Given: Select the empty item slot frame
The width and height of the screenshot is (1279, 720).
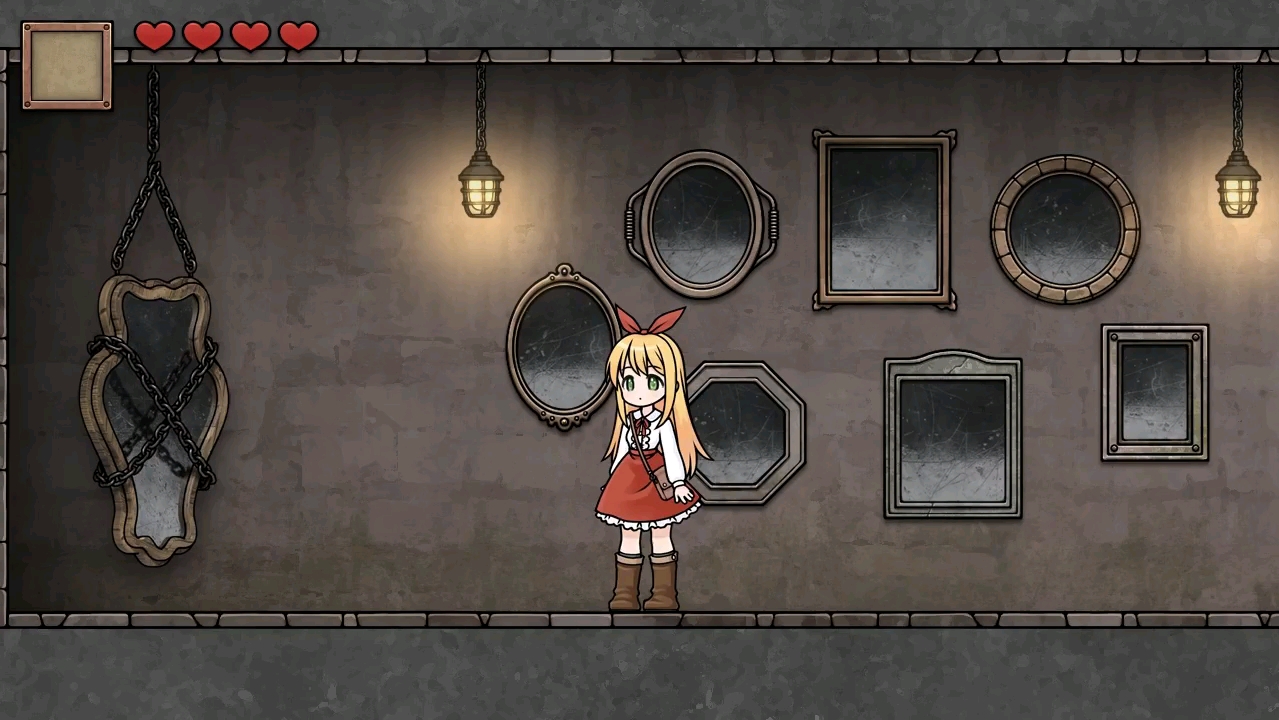Looking at the screenshot, I should (67, 65).
